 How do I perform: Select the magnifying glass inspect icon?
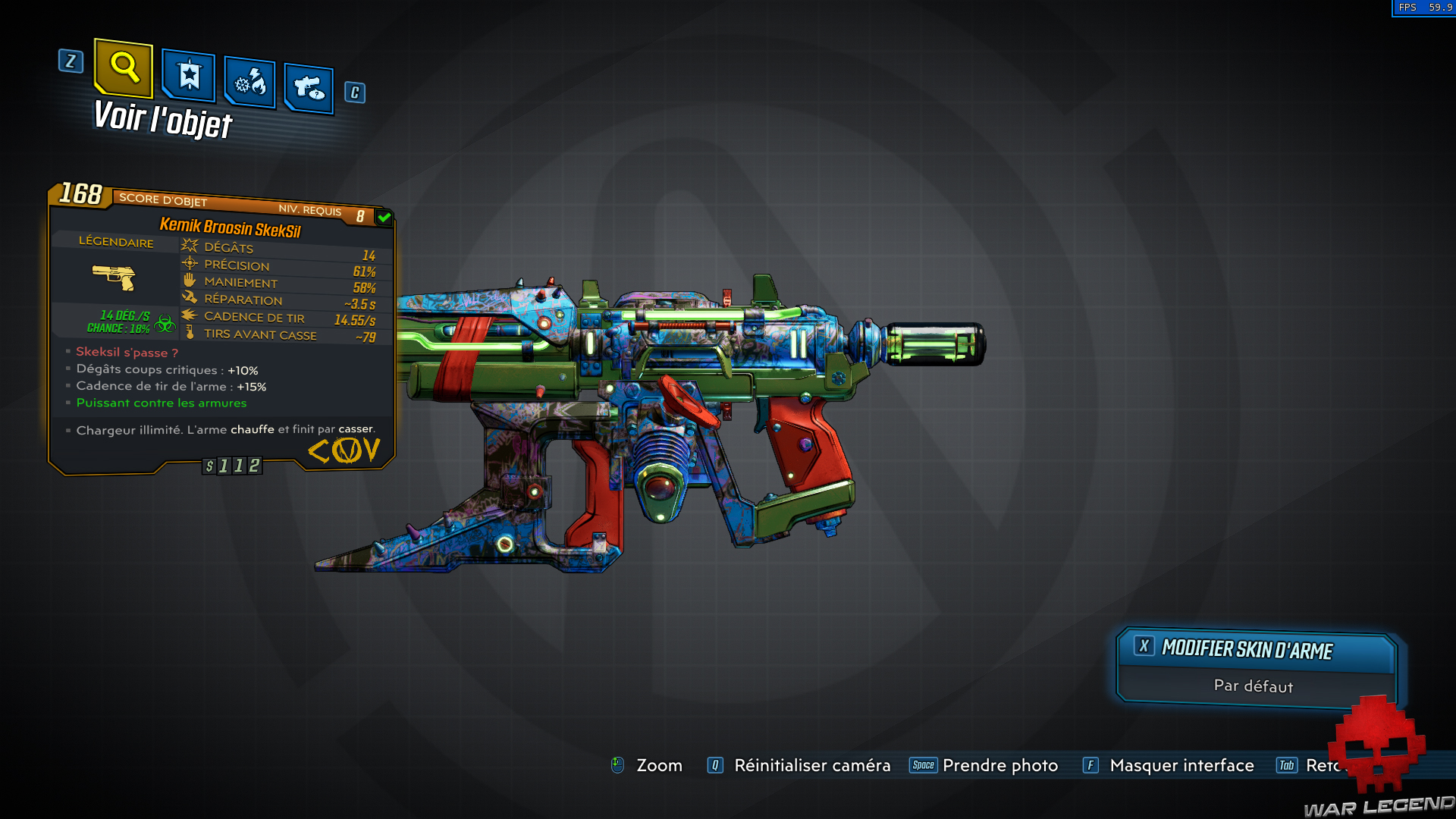pyautogui.click(x=124, y=70)
